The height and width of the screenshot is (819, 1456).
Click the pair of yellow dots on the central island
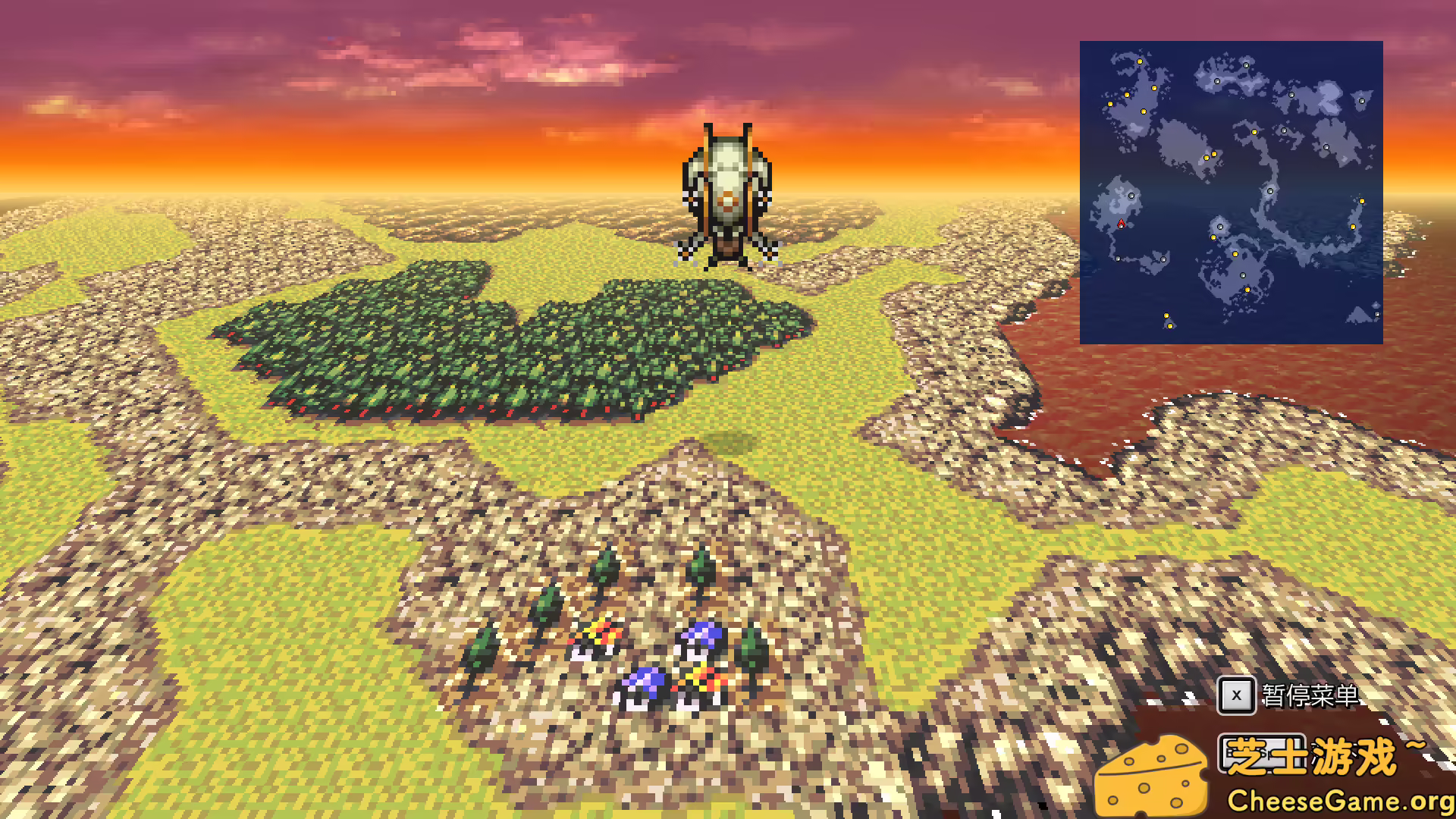pyautogui.click(x=1210, y=155)
